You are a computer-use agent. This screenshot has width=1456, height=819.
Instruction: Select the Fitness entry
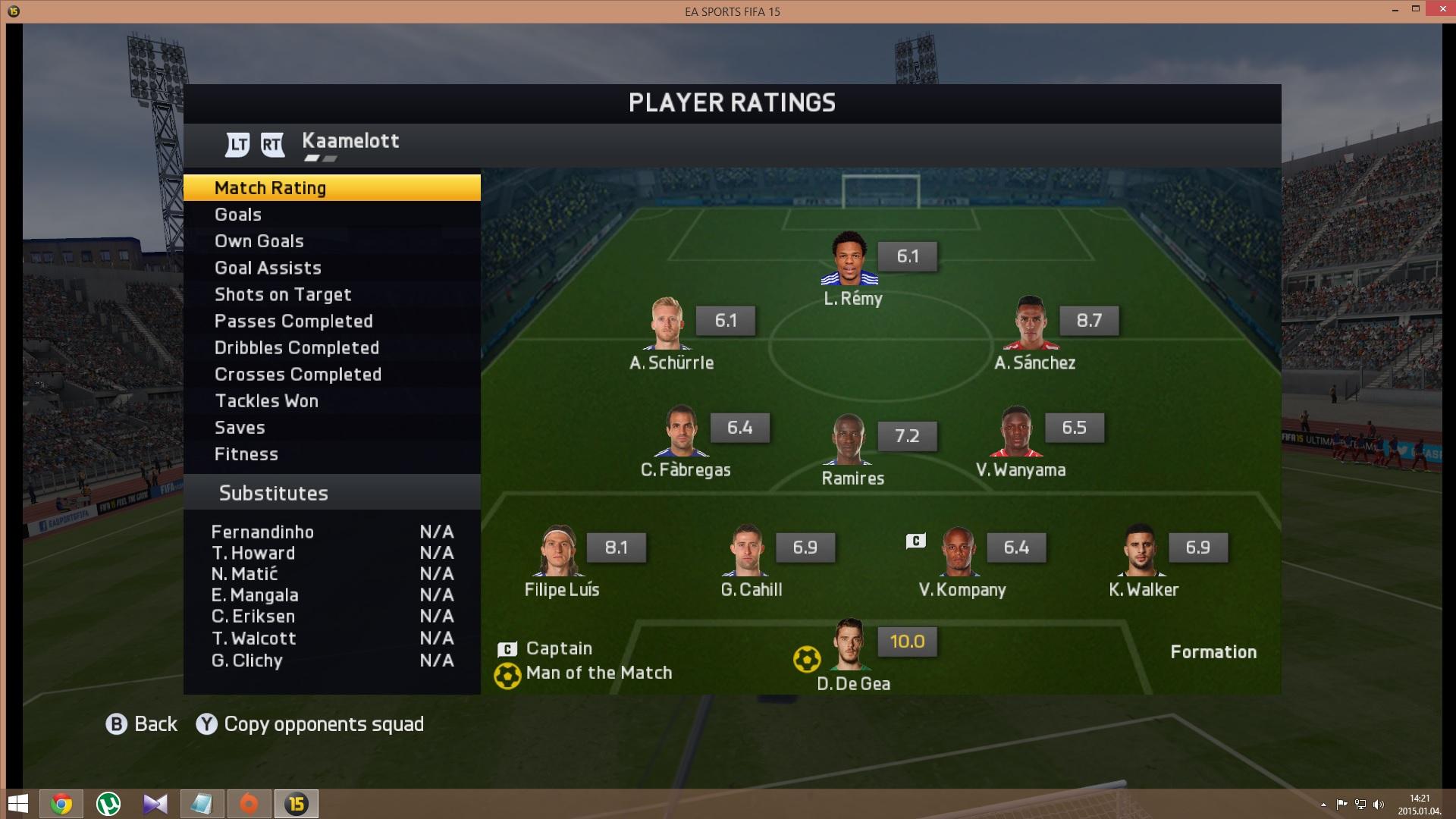click(331, 454)
